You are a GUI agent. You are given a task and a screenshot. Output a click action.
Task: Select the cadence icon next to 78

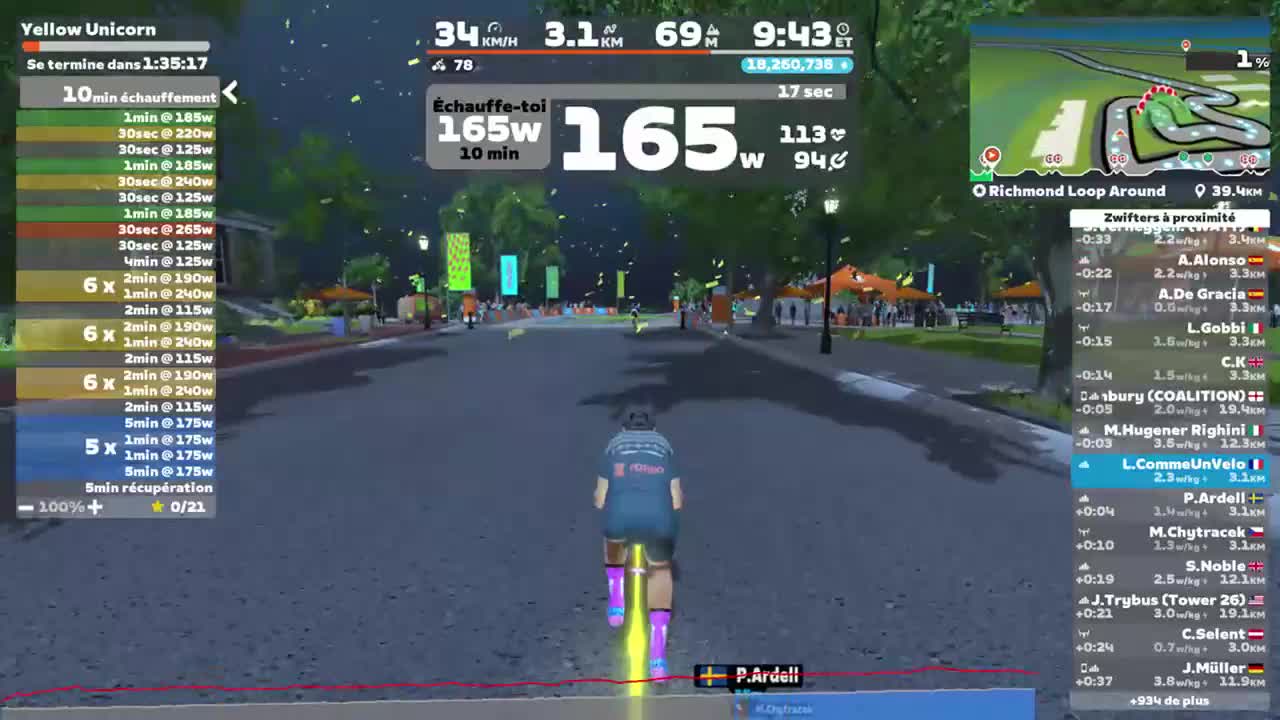click(440, 66)
